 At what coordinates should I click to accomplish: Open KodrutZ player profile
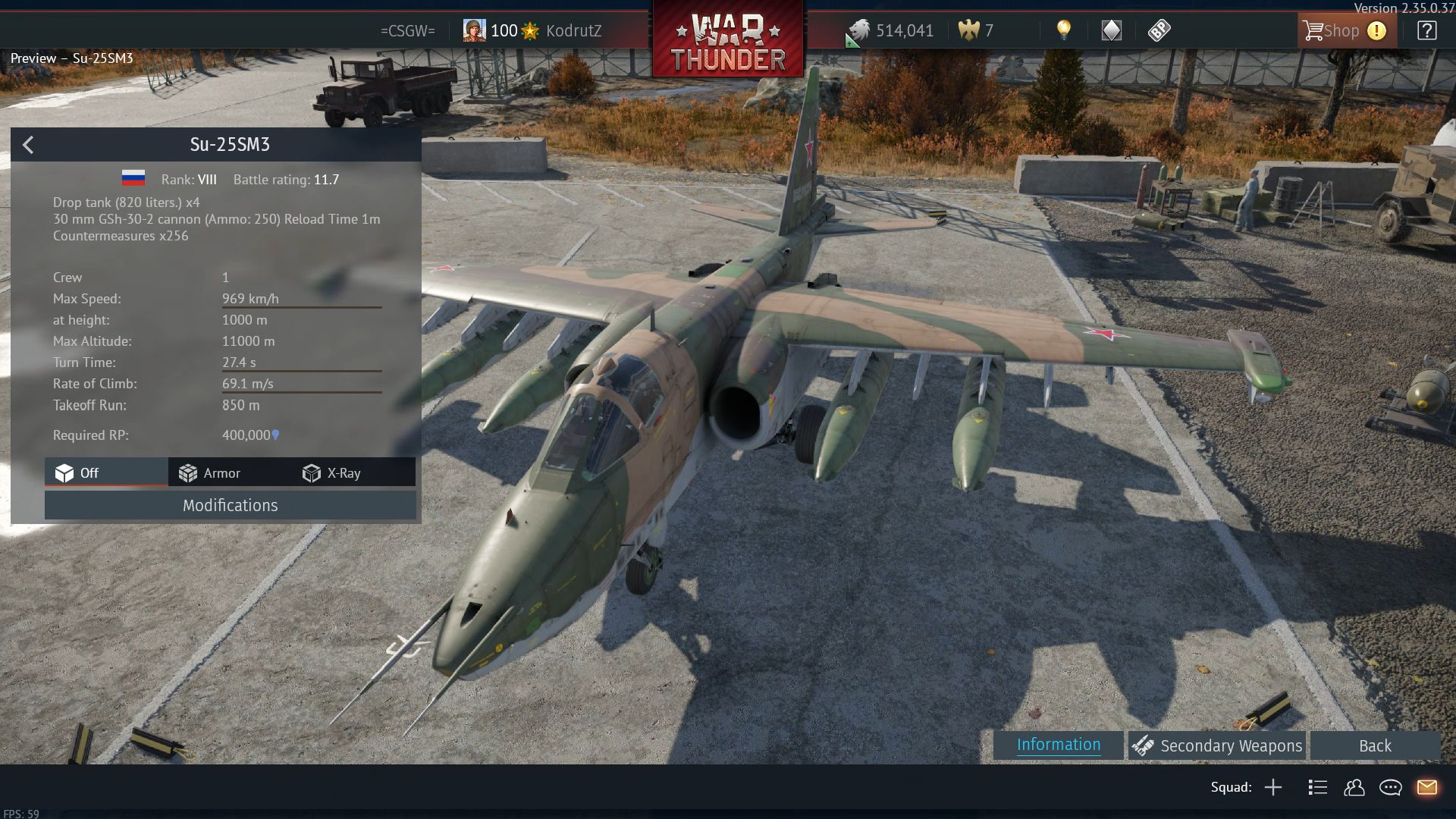tap(573, 31)
